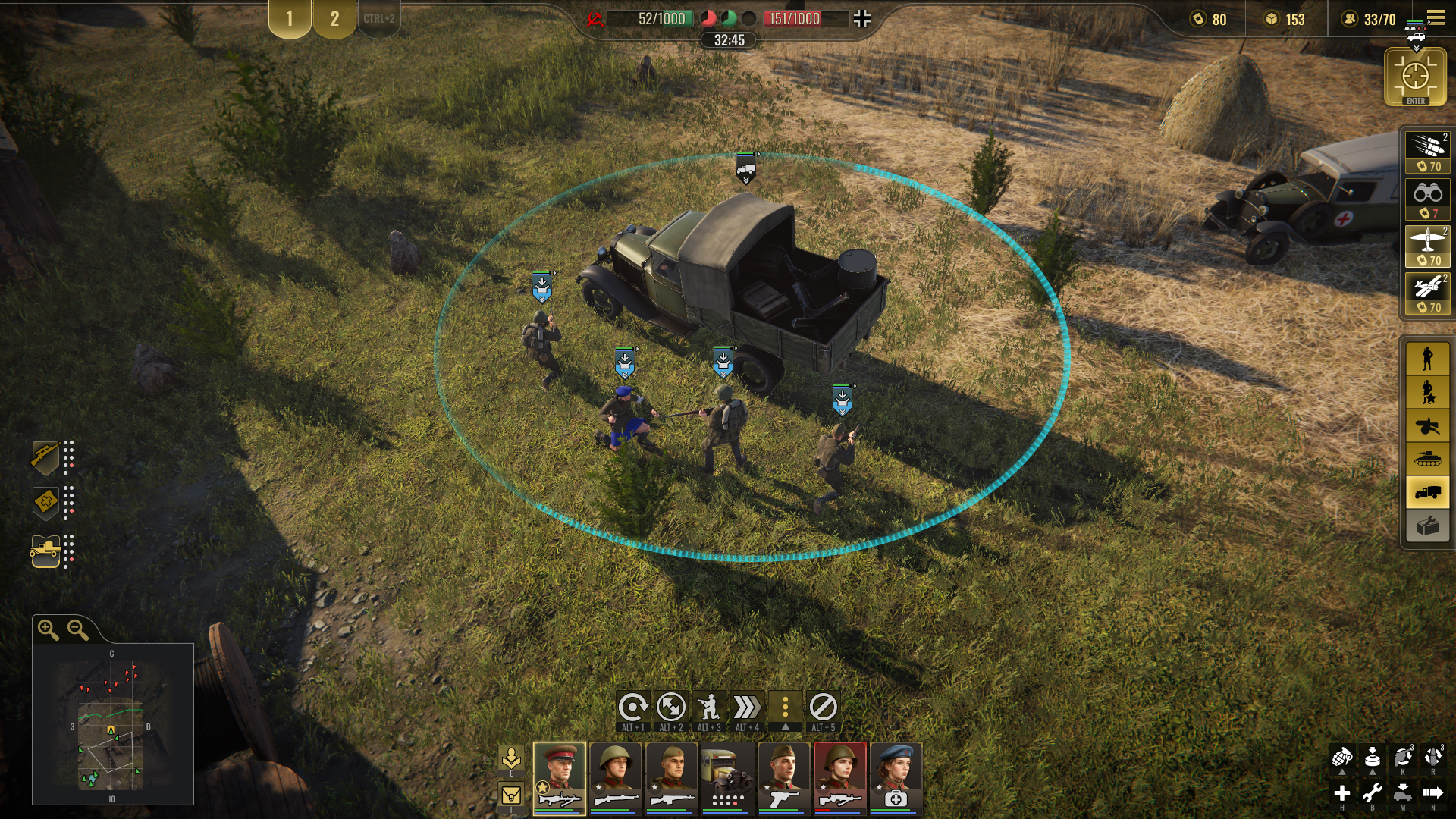Image resolution: width=1456 pixels, height=819 pixels.
Task: Select the tank units category
Action: coord(1427,458)
